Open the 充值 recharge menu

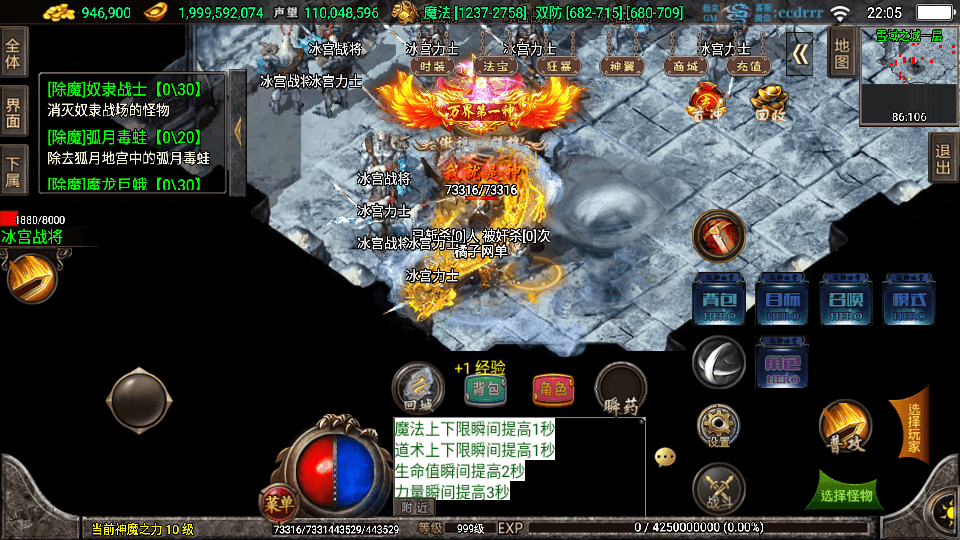[748, 66]
